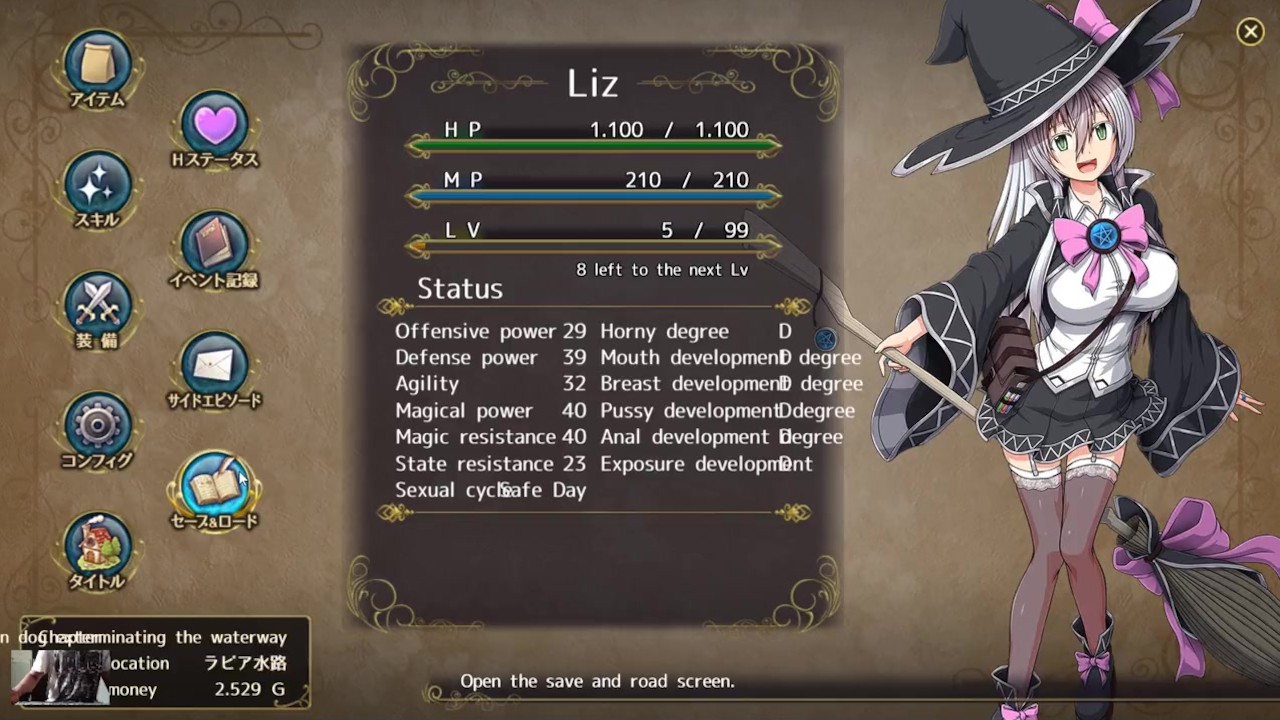Open the Event Record (イベント記録) book
The width and height of the screenshot is (1280, 720).
point(214,245)
